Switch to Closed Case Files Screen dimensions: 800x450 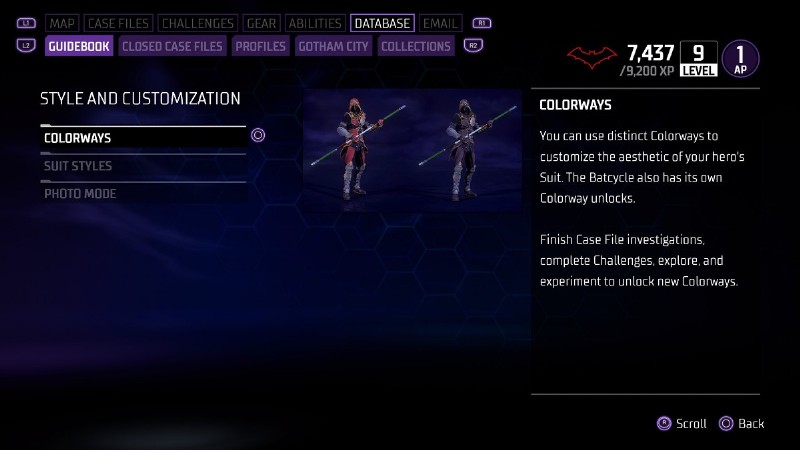click(x=172, y=46)
